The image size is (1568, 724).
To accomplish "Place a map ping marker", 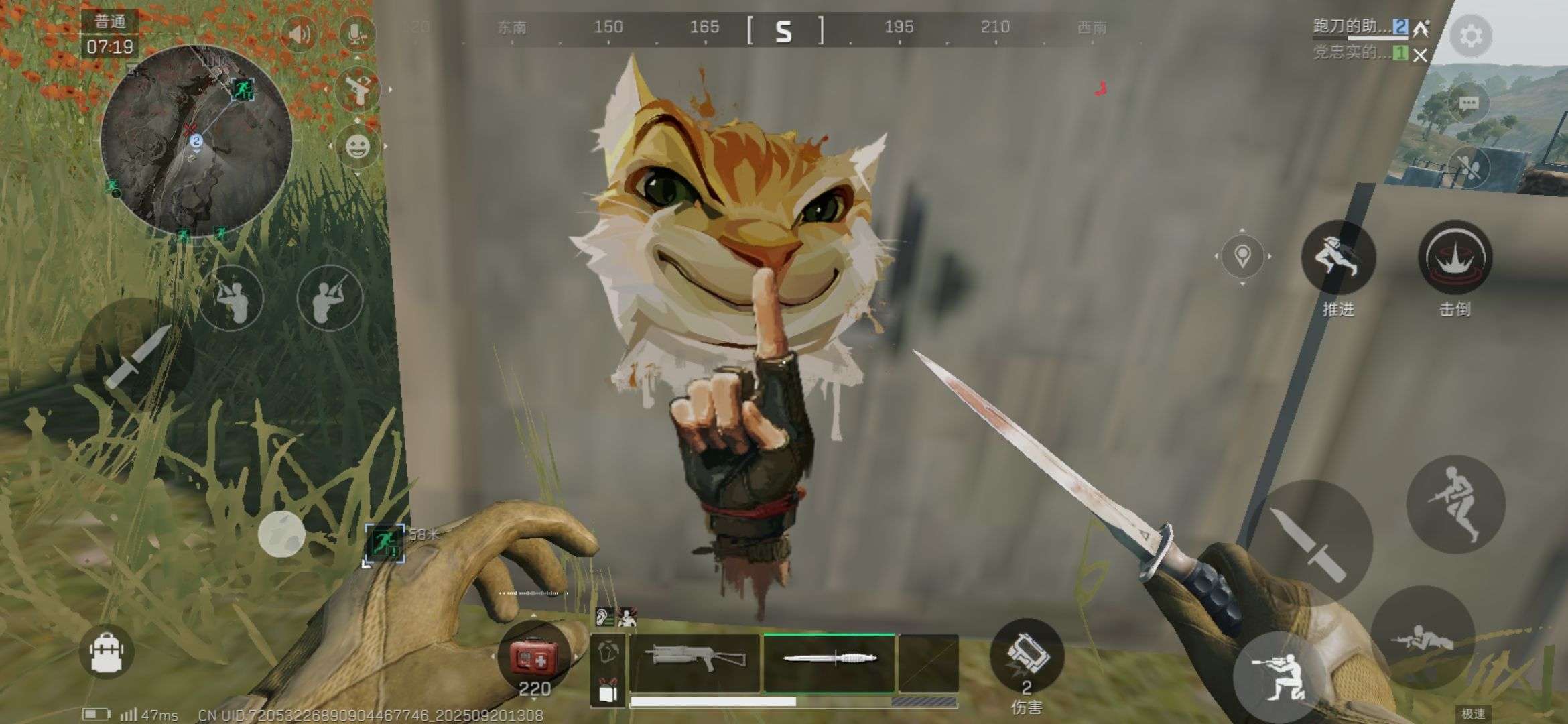I will (1242, 256).
